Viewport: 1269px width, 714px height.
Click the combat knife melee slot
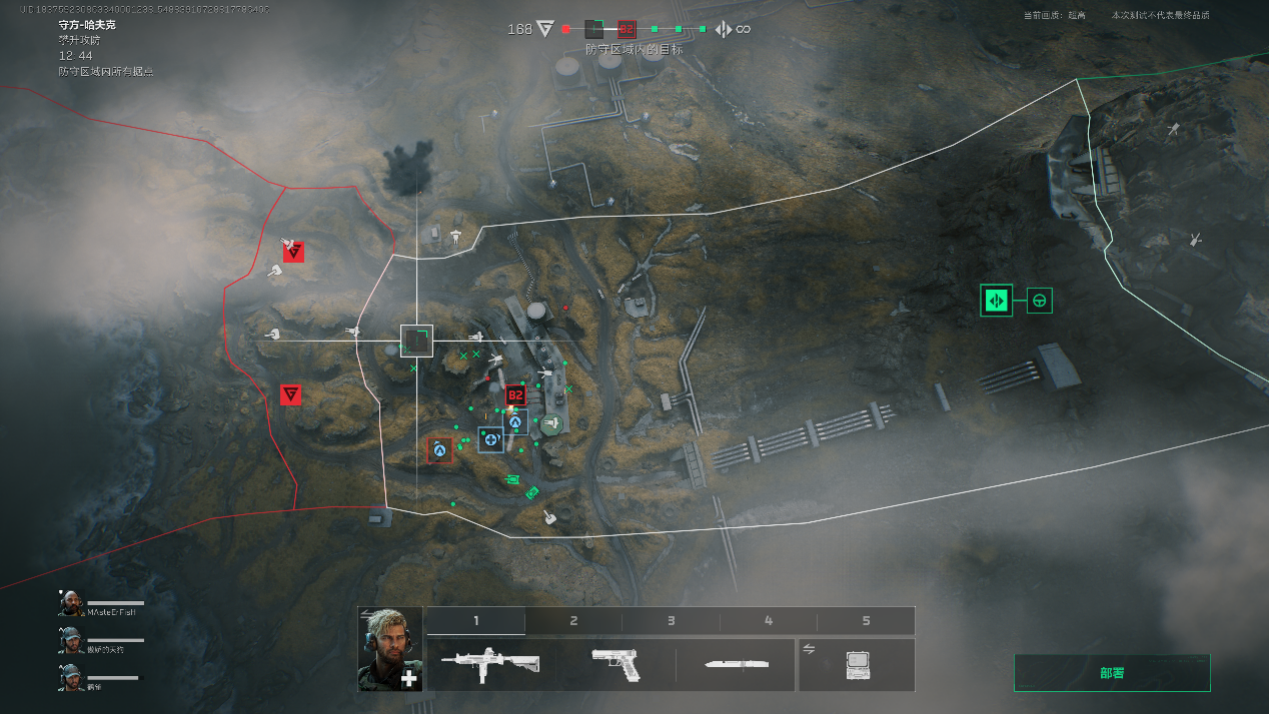point(735,665)
